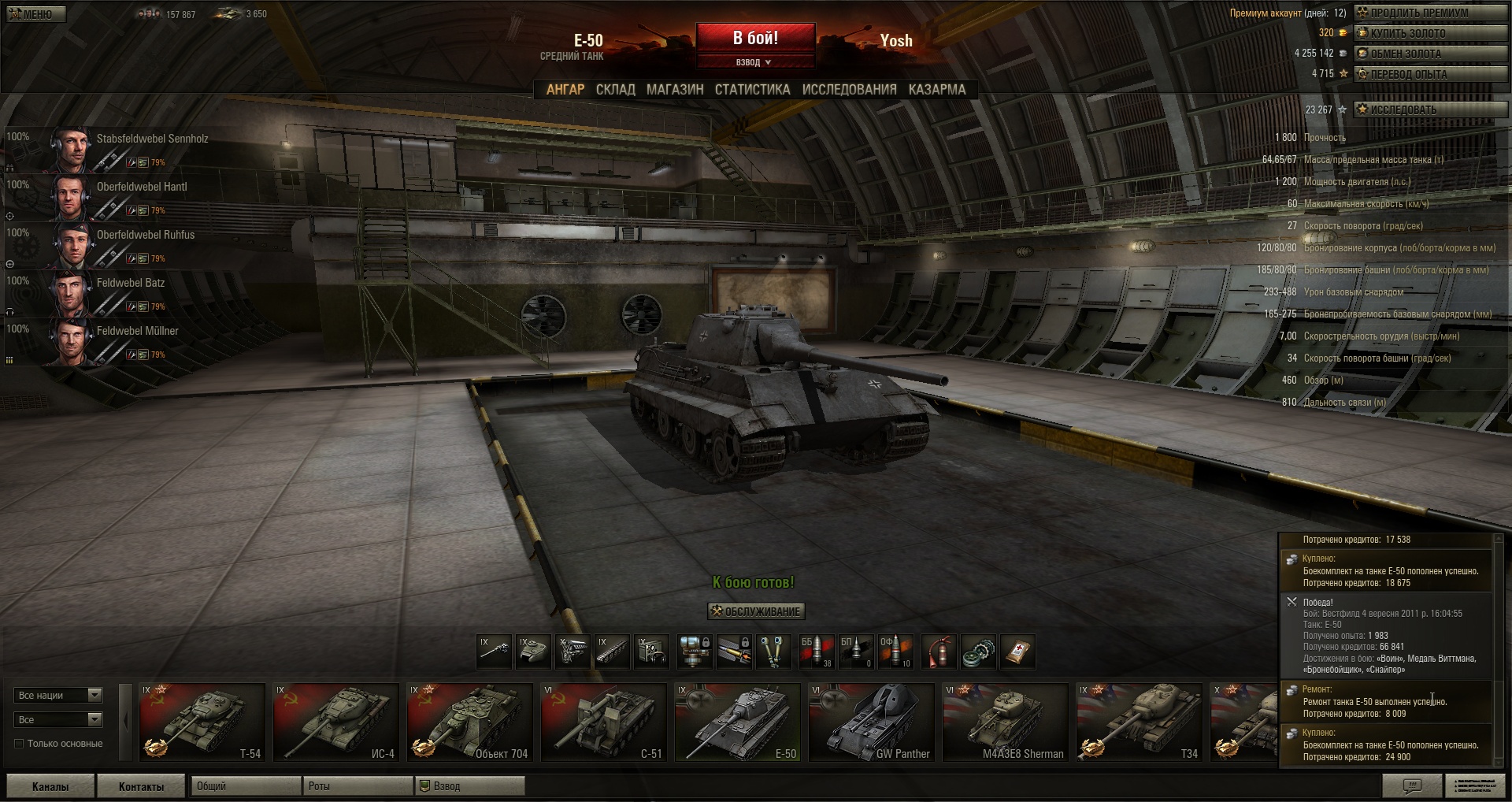Choose the M4A3E8 Sherman tank
The height and width of the screenshot is (802, 1512).
(1005, 722)
